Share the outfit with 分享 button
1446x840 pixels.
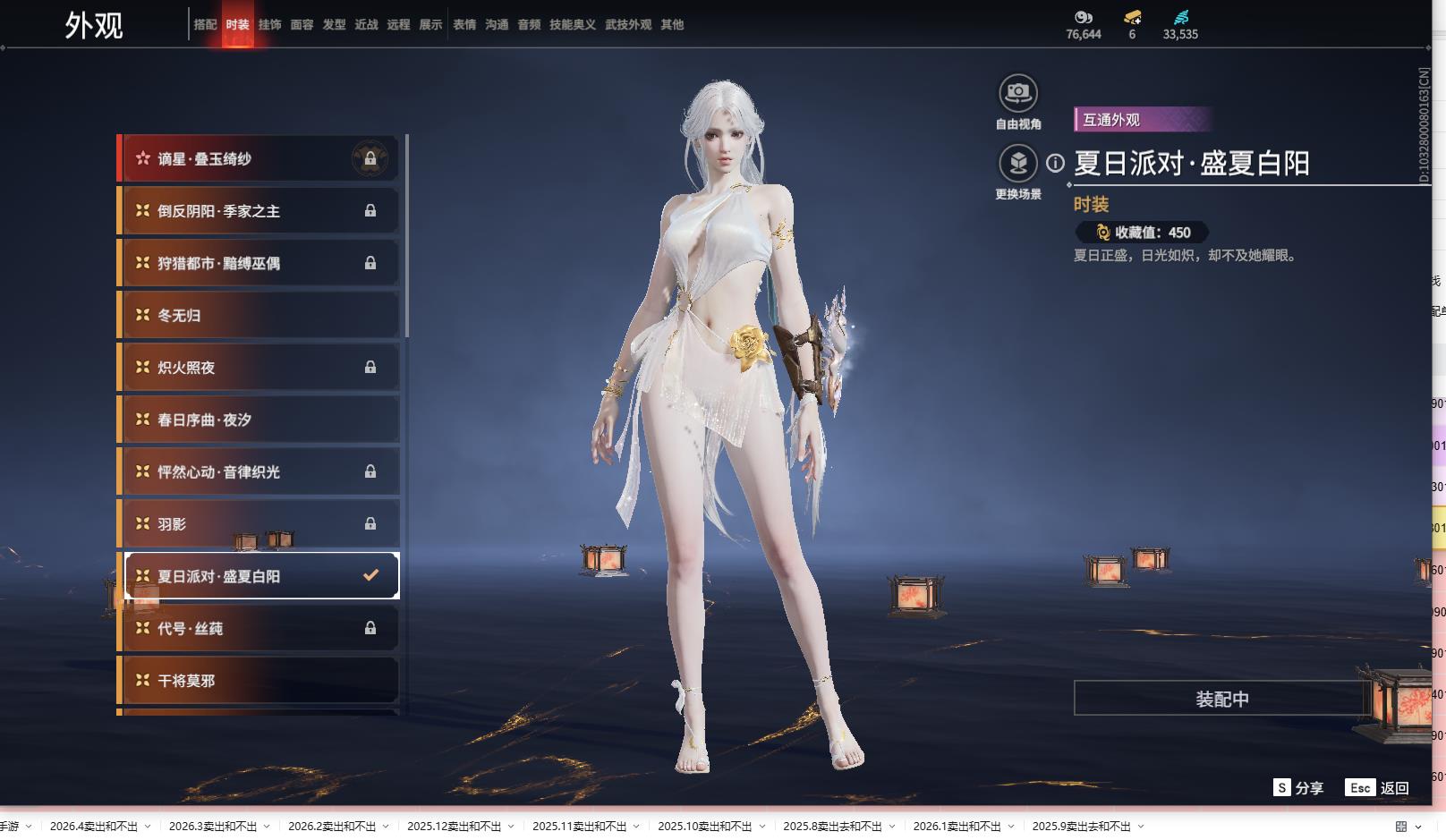(1298, 788)
